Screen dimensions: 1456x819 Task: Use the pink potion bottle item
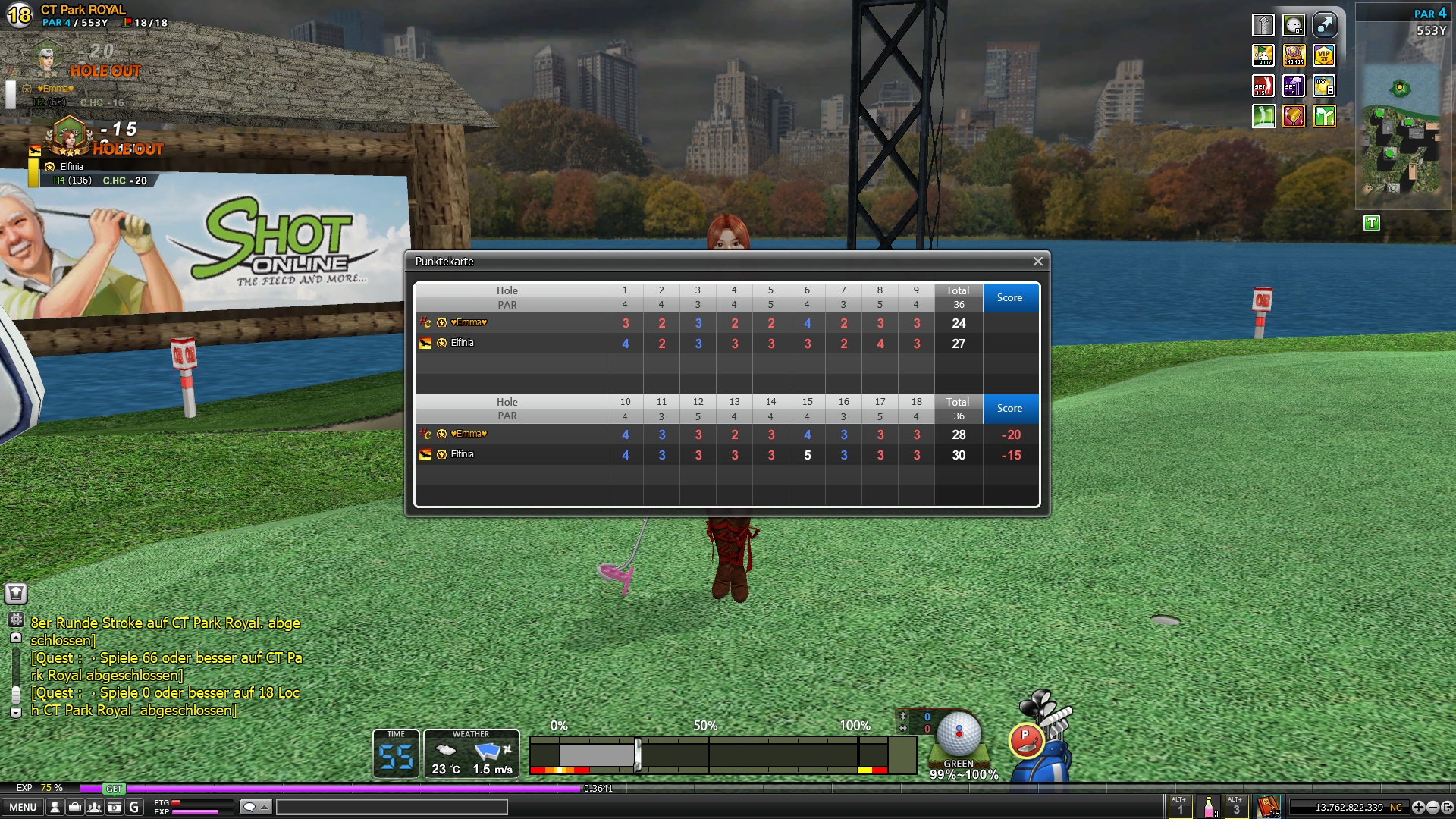click(1209, 807)
